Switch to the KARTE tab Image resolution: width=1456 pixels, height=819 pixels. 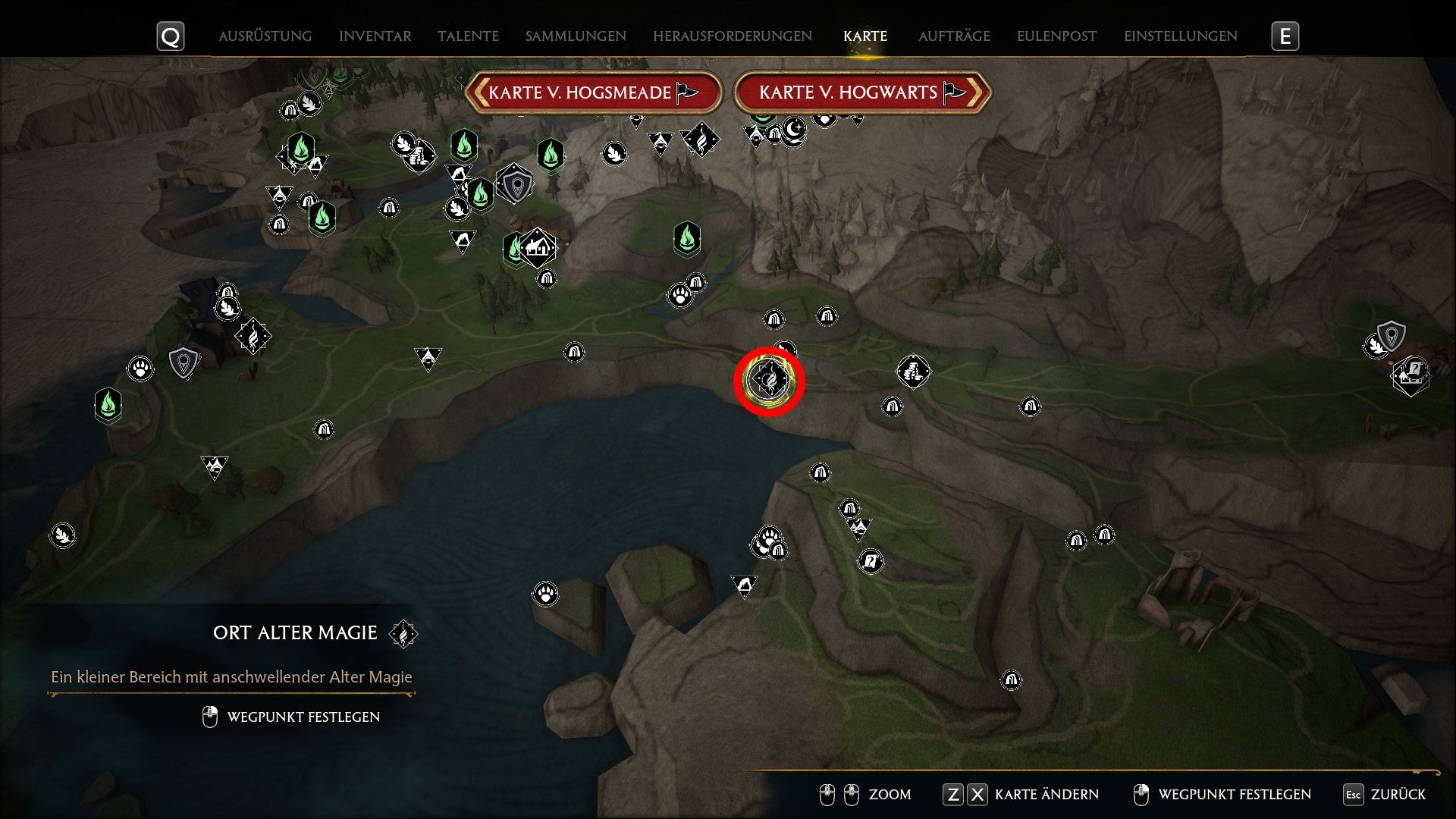[x=864, y=36]
